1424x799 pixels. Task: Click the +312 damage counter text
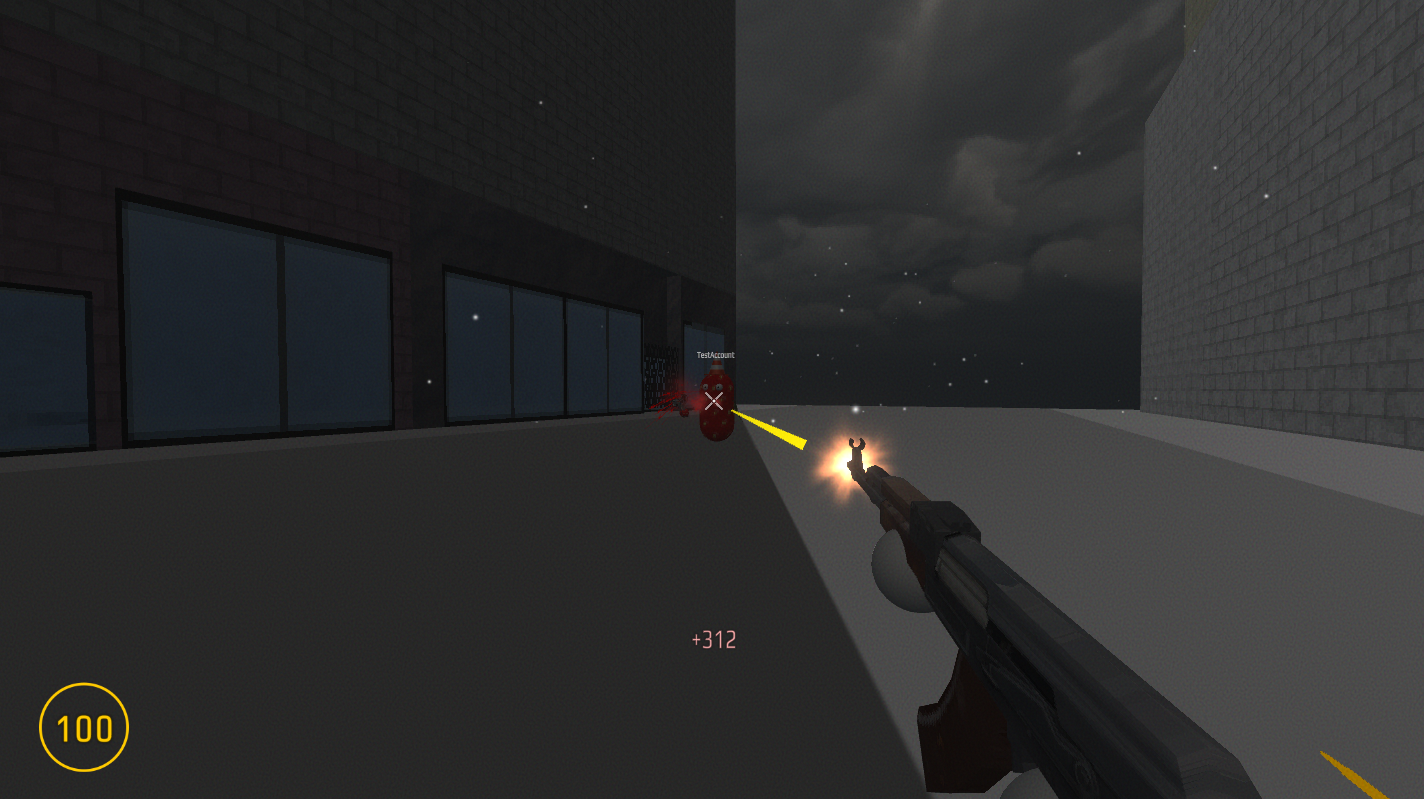point(713,638)
